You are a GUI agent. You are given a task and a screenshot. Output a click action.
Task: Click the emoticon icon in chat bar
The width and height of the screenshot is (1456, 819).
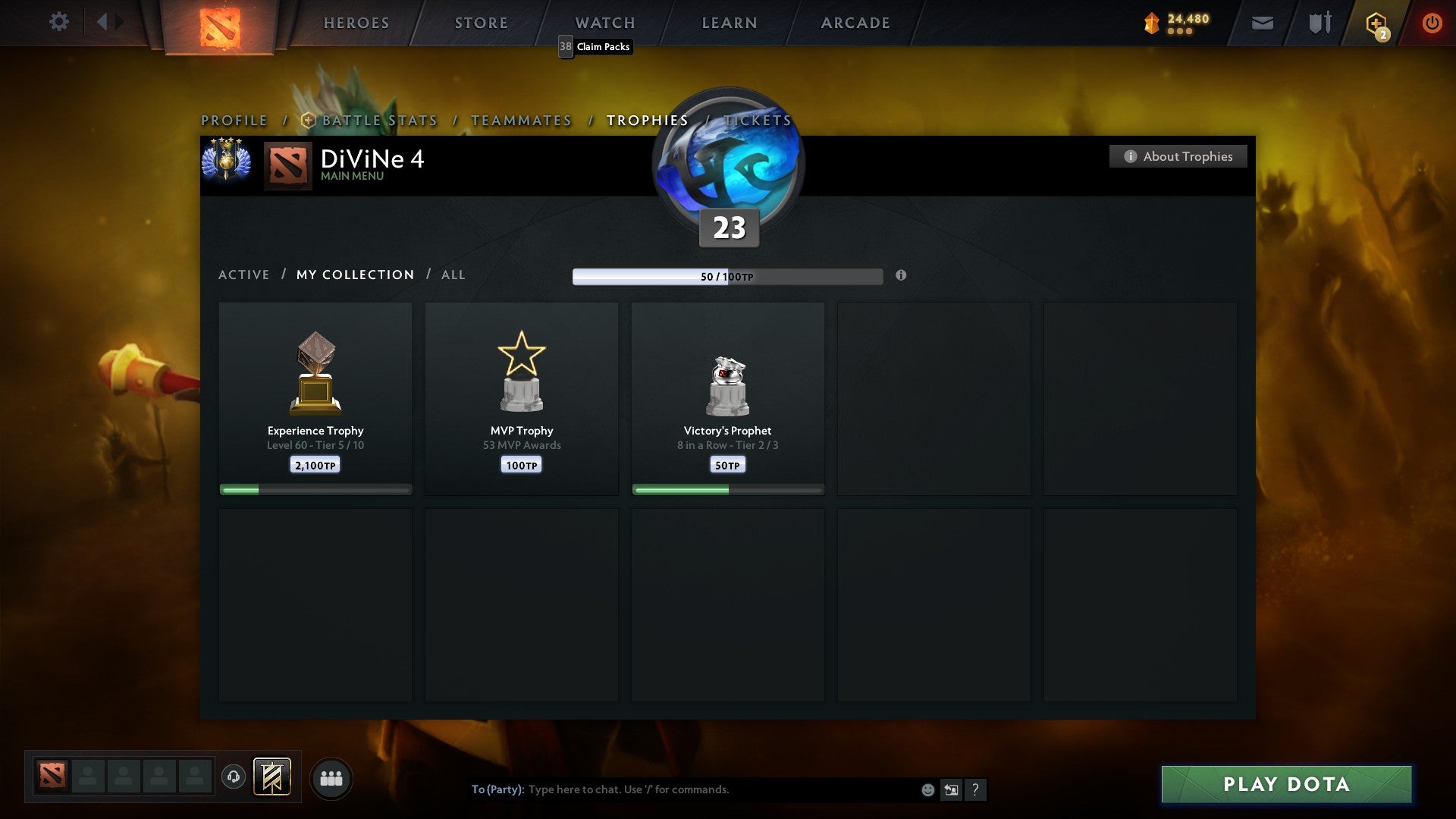[x=927, y=789]
